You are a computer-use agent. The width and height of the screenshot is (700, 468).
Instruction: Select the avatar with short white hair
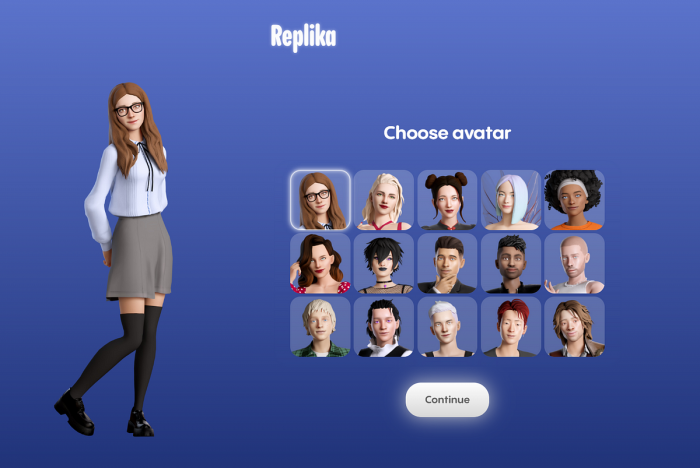click(x=447, y=327)
